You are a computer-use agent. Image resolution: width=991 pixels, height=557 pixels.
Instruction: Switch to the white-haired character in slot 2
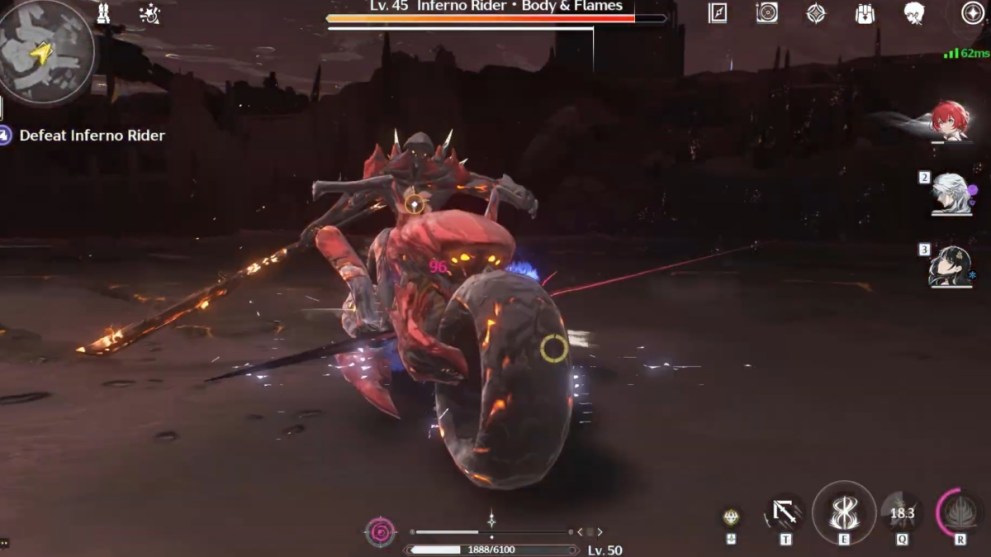coord(950,193)
